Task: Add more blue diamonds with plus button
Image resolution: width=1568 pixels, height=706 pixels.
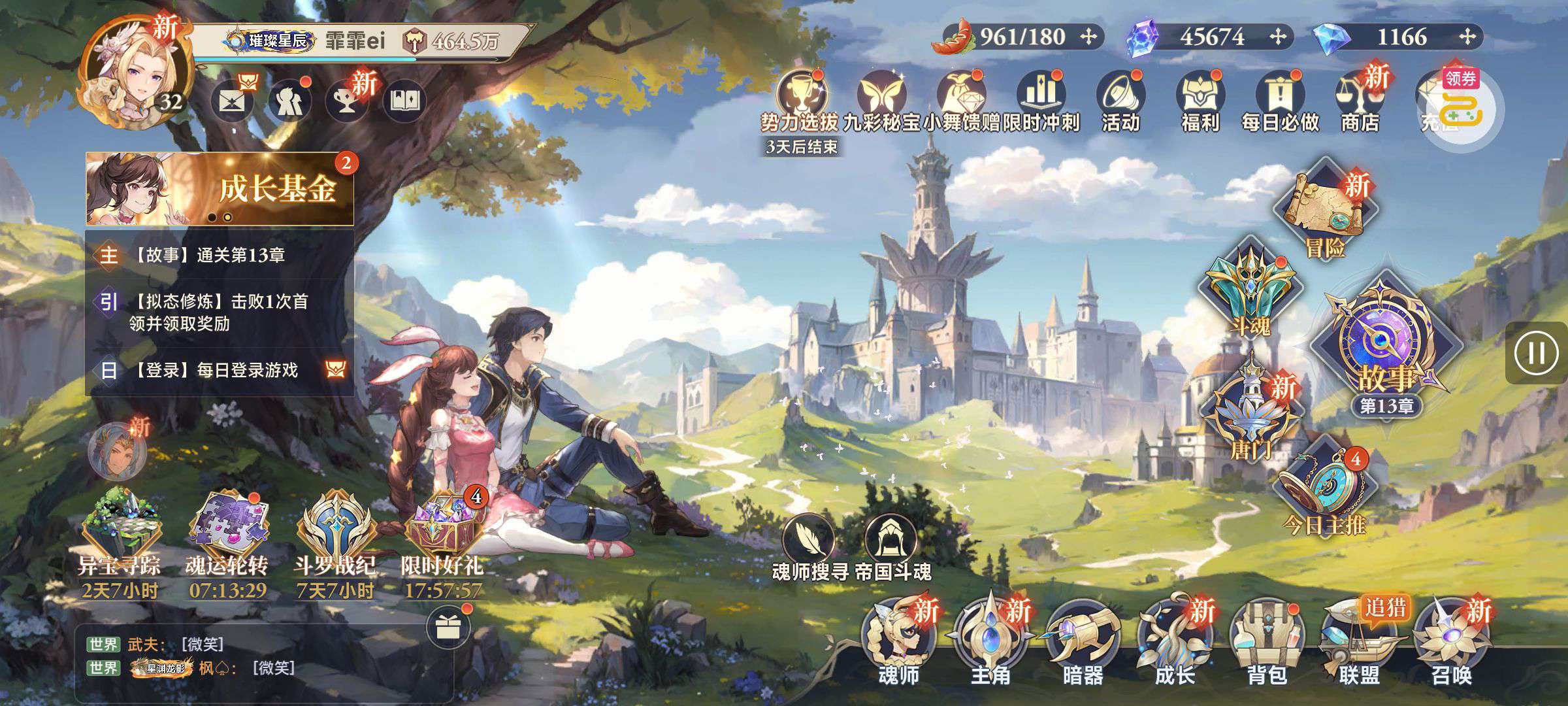Action: 1467,37
